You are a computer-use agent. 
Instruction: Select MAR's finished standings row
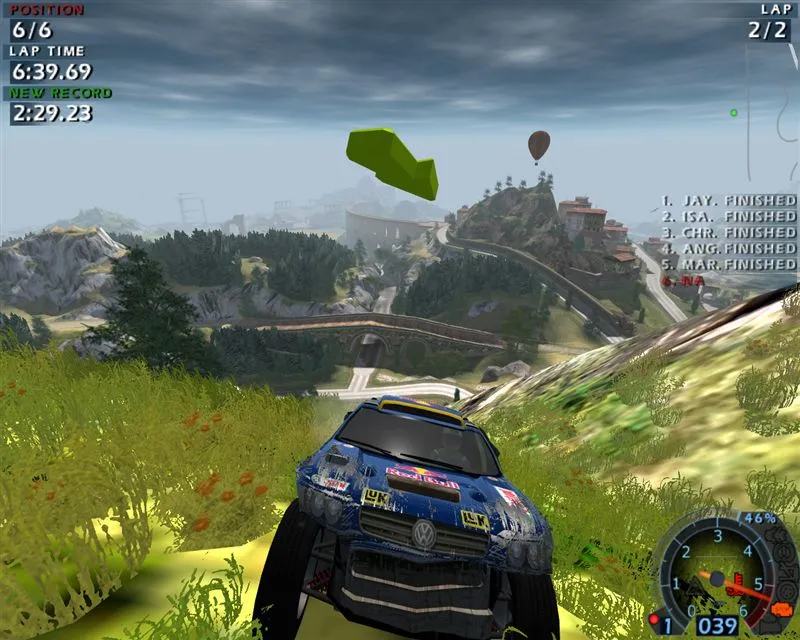click(x=728, y=264)
